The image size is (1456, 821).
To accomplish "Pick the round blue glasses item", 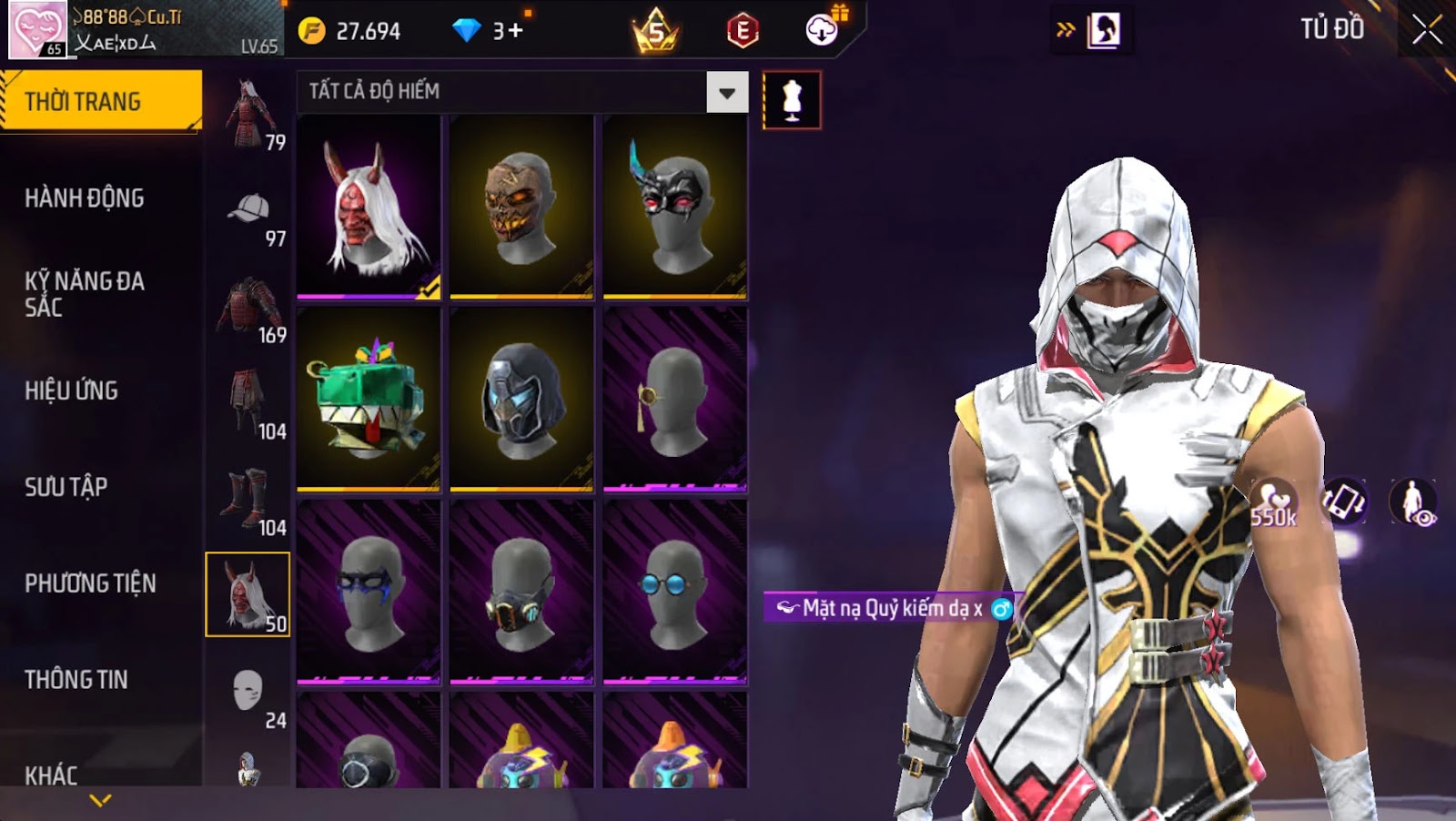I will [674, 592].
